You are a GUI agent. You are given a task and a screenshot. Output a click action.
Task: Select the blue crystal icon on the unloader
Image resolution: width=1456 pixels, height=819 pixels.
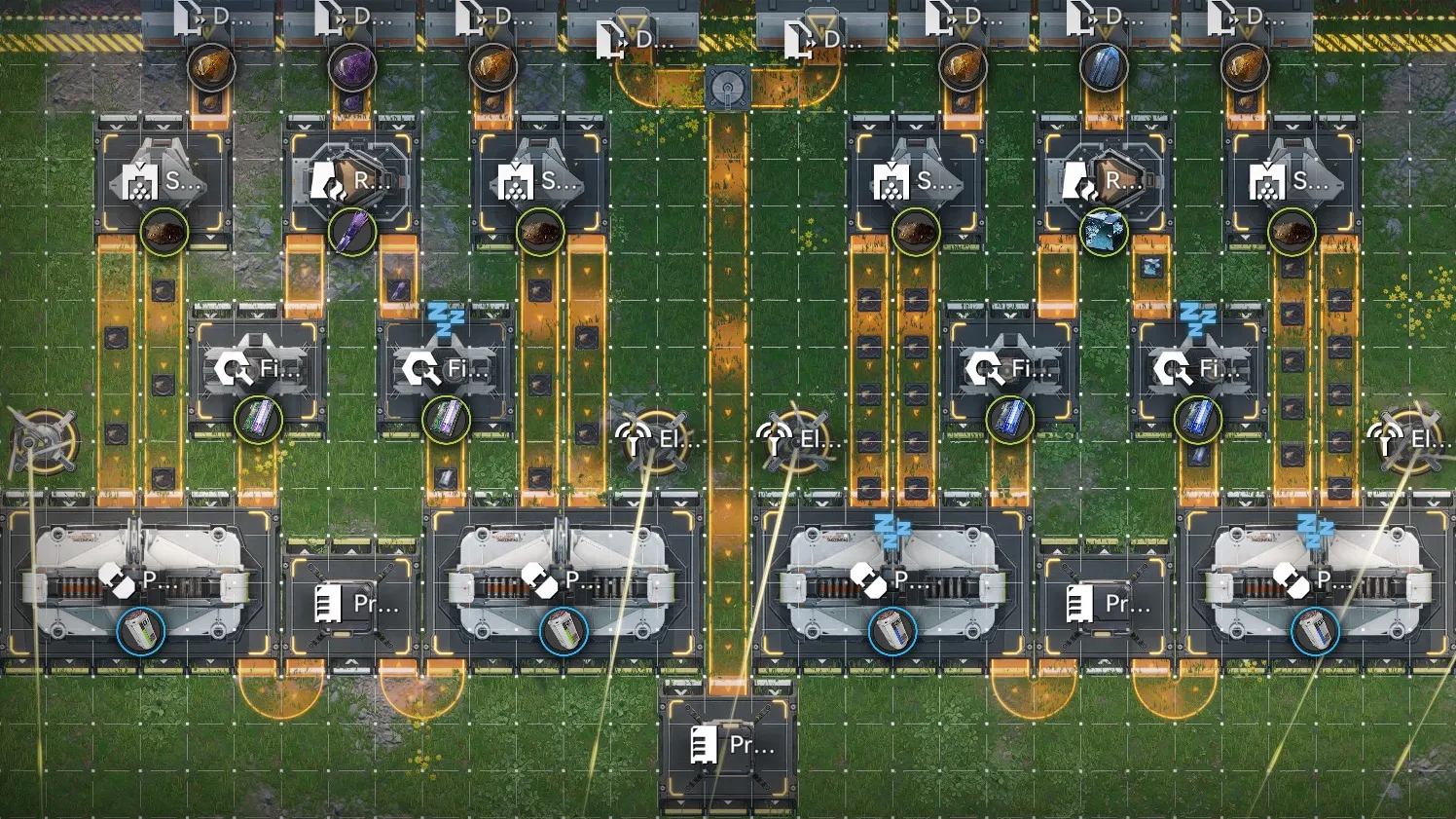pyautogui.click(x=1104, y=68)
